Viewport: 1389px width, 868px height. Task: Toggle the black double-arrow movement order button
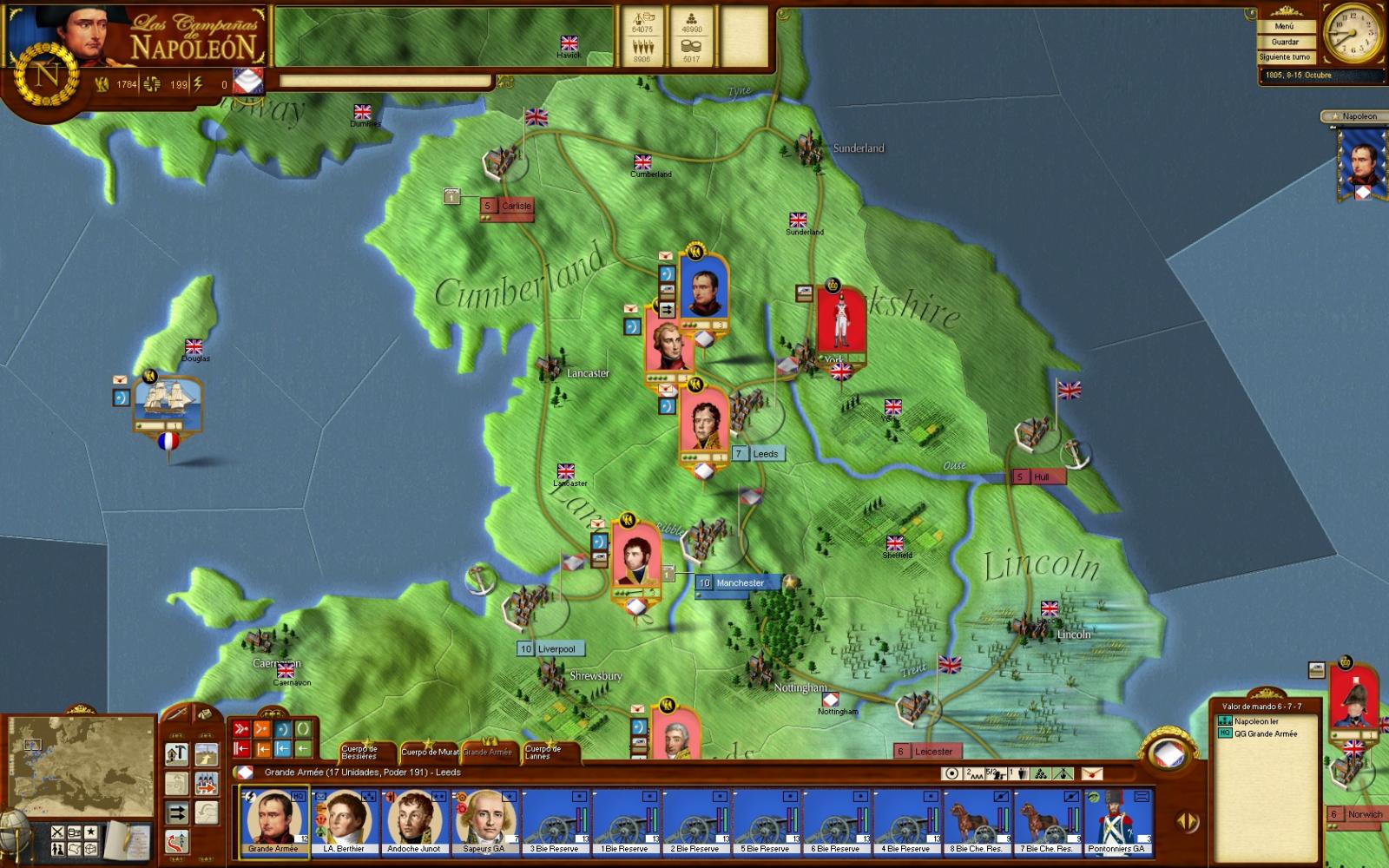[177, 812]
